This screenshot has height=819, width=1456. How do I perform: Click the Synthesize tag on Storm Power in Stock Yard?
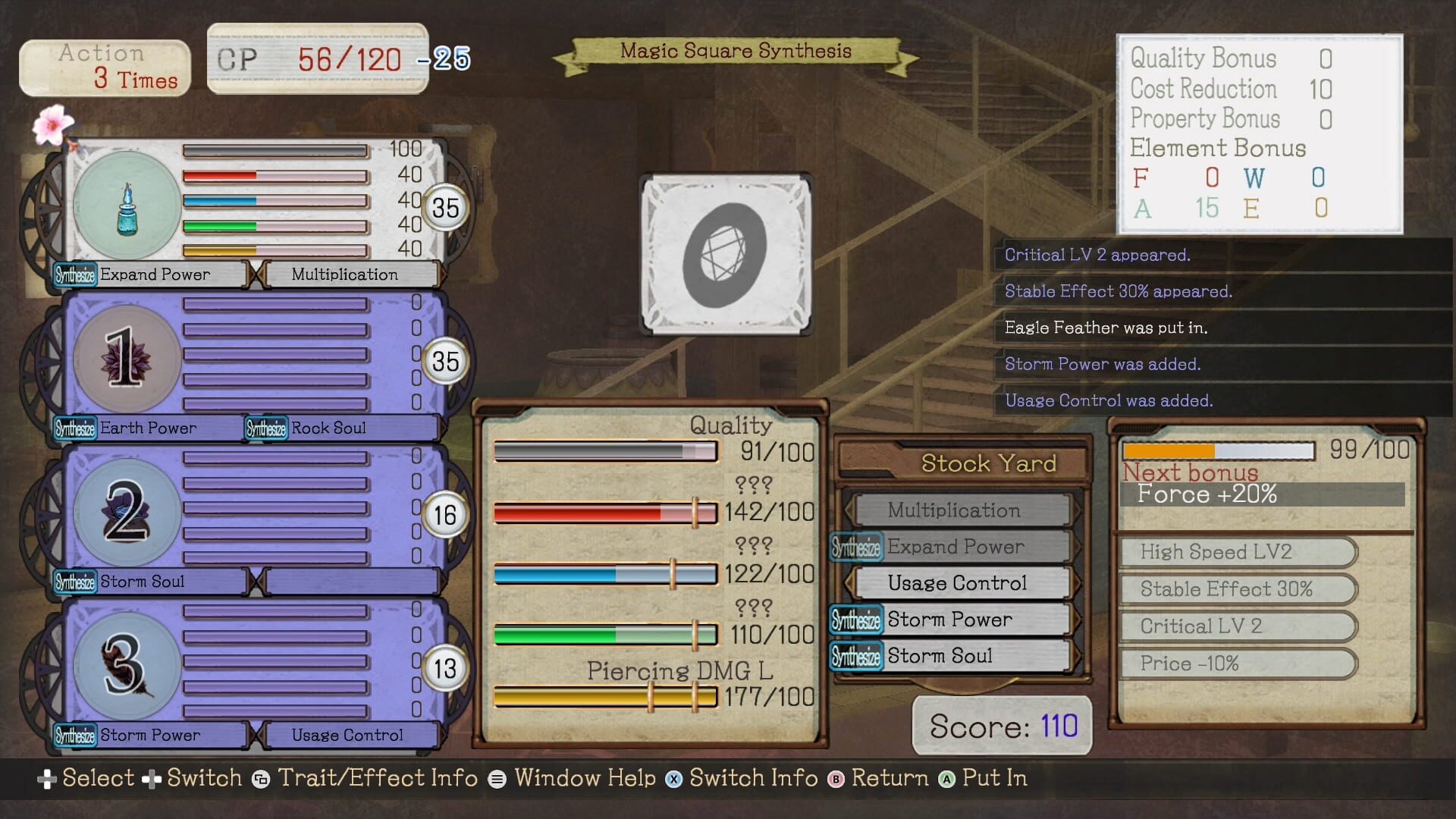[x=855, y=620]
